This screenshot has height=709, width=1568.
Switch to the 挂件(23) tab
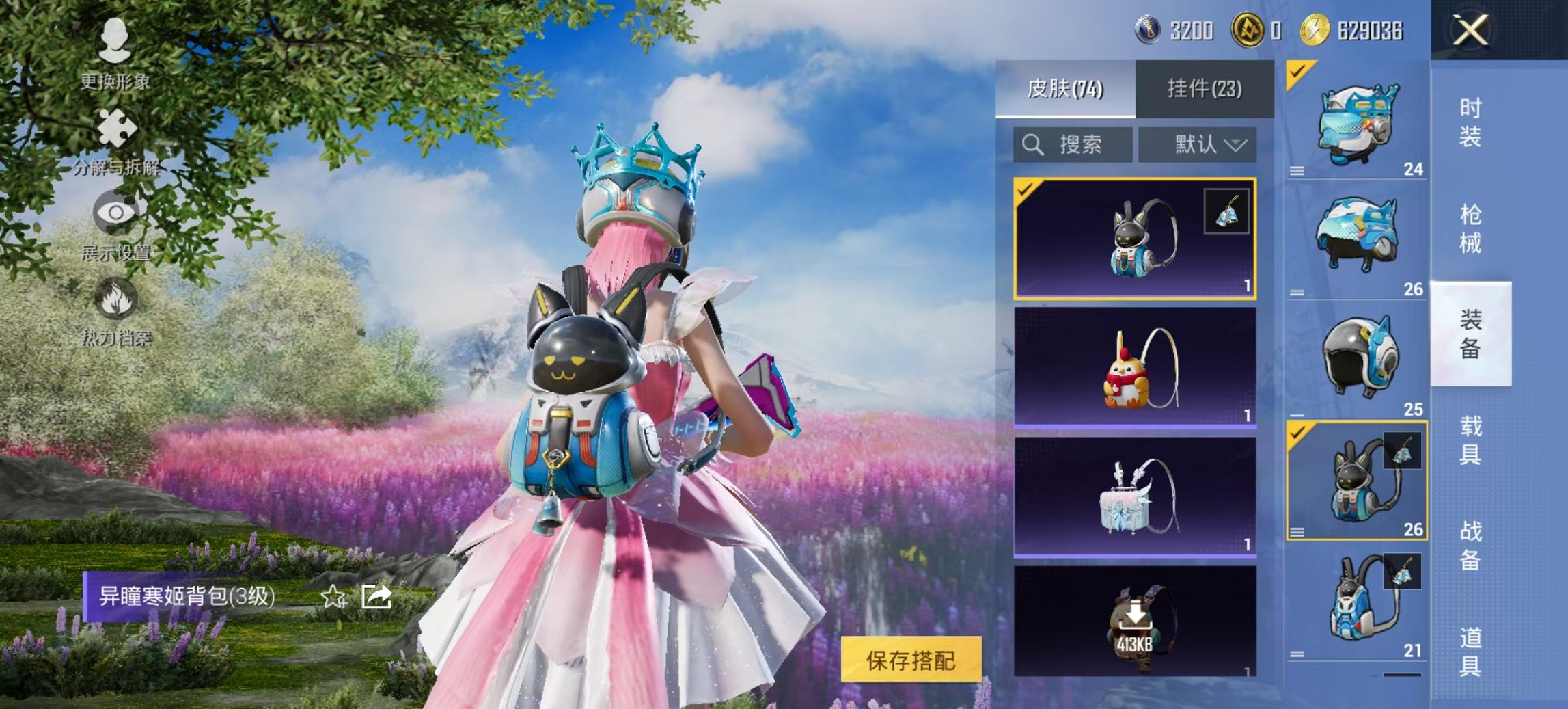pos(1203,89)
